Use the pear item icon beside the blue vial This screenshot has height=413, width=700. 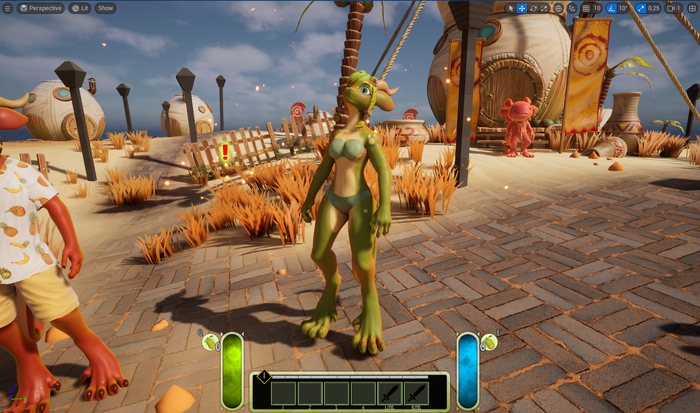click(489, 342)
